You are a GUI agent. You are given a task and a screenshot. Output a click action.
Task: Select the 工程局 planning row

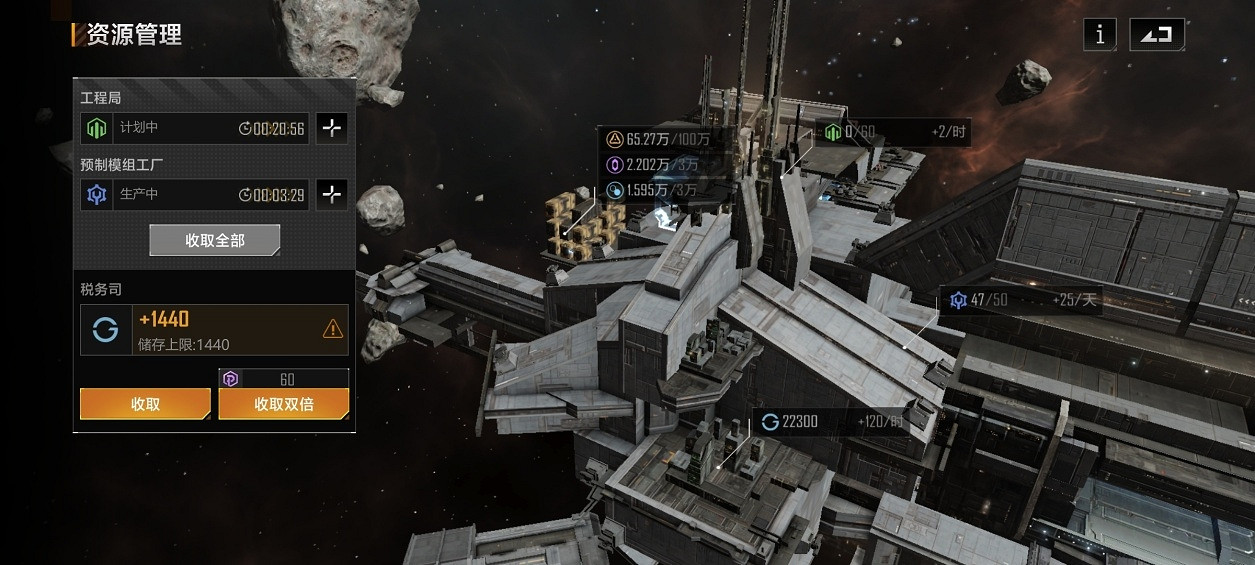pyautogui.click(x=195, y=128)
